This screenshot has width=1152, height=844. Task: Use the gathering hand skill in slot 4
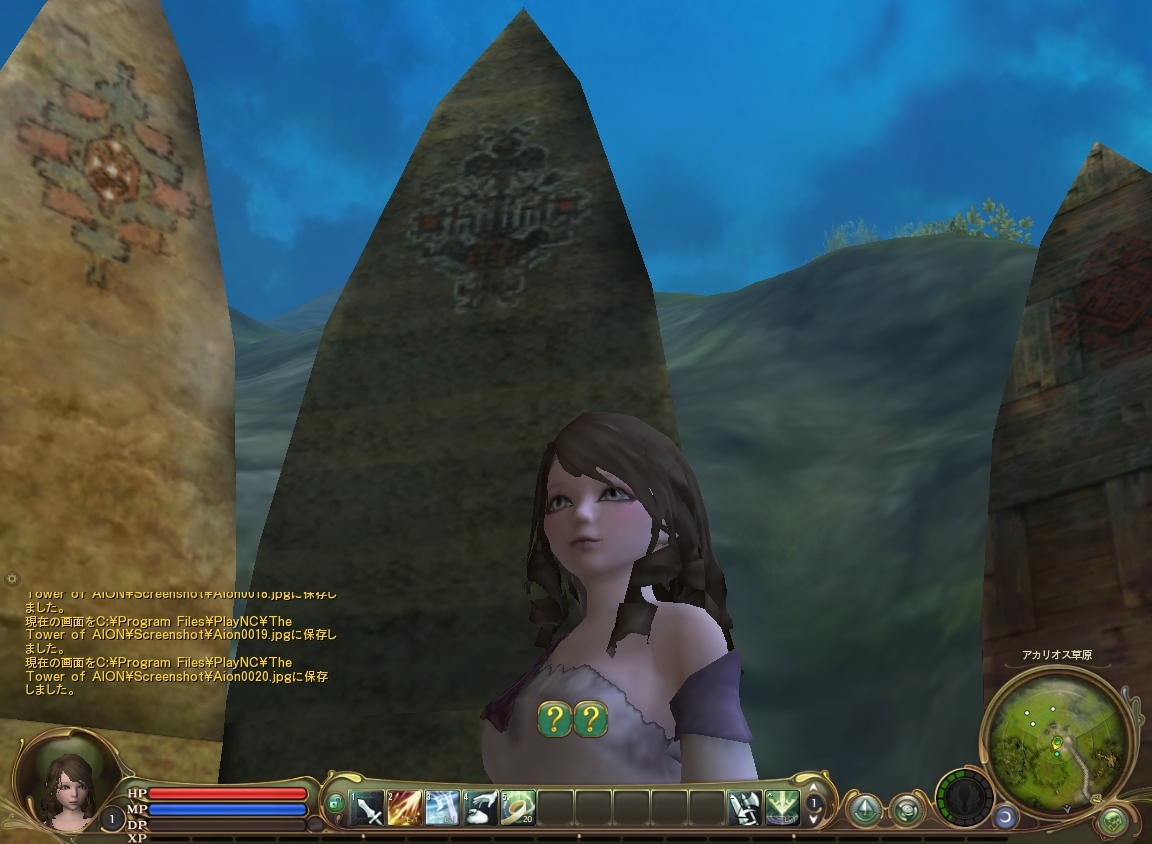tap(480, 806)
